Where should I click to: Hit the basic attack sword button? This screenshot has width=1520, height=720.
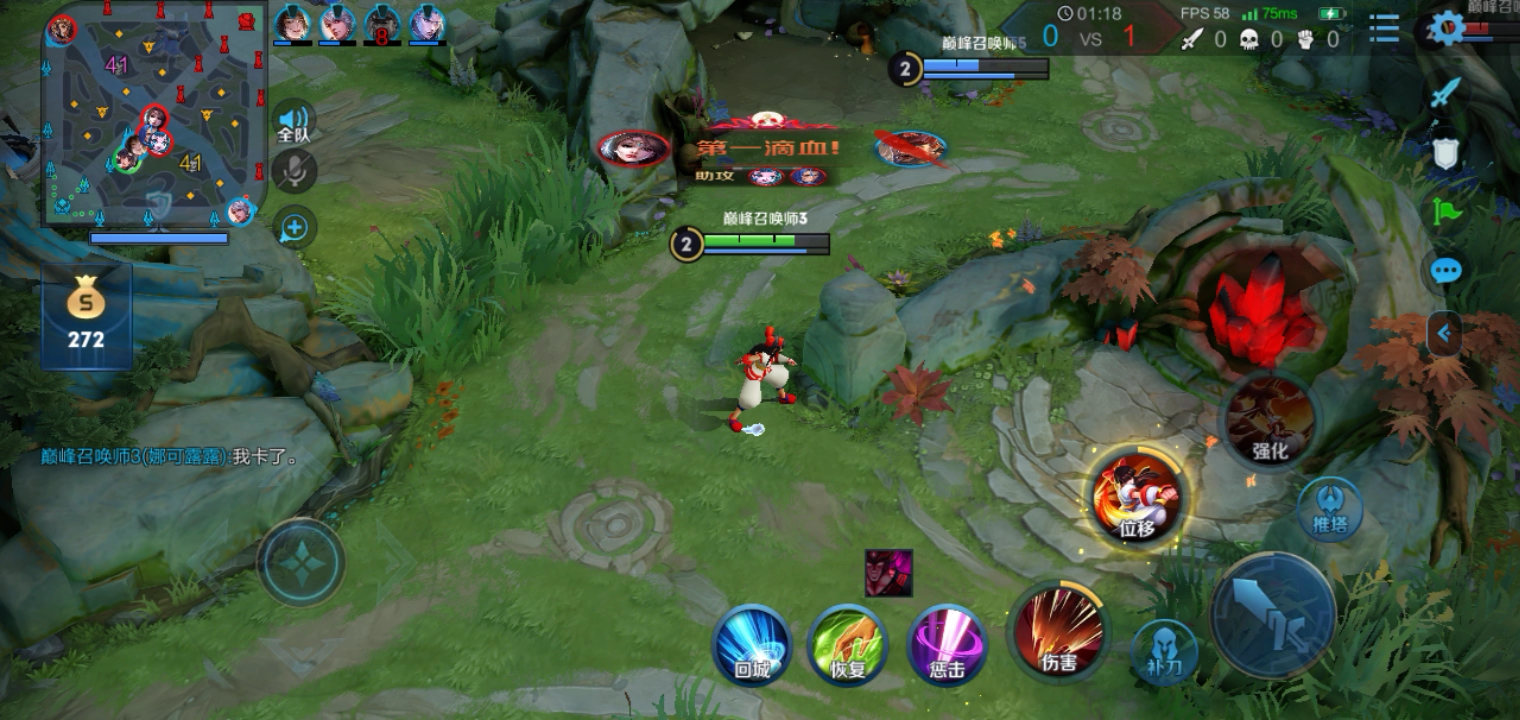pos(1273,615)
